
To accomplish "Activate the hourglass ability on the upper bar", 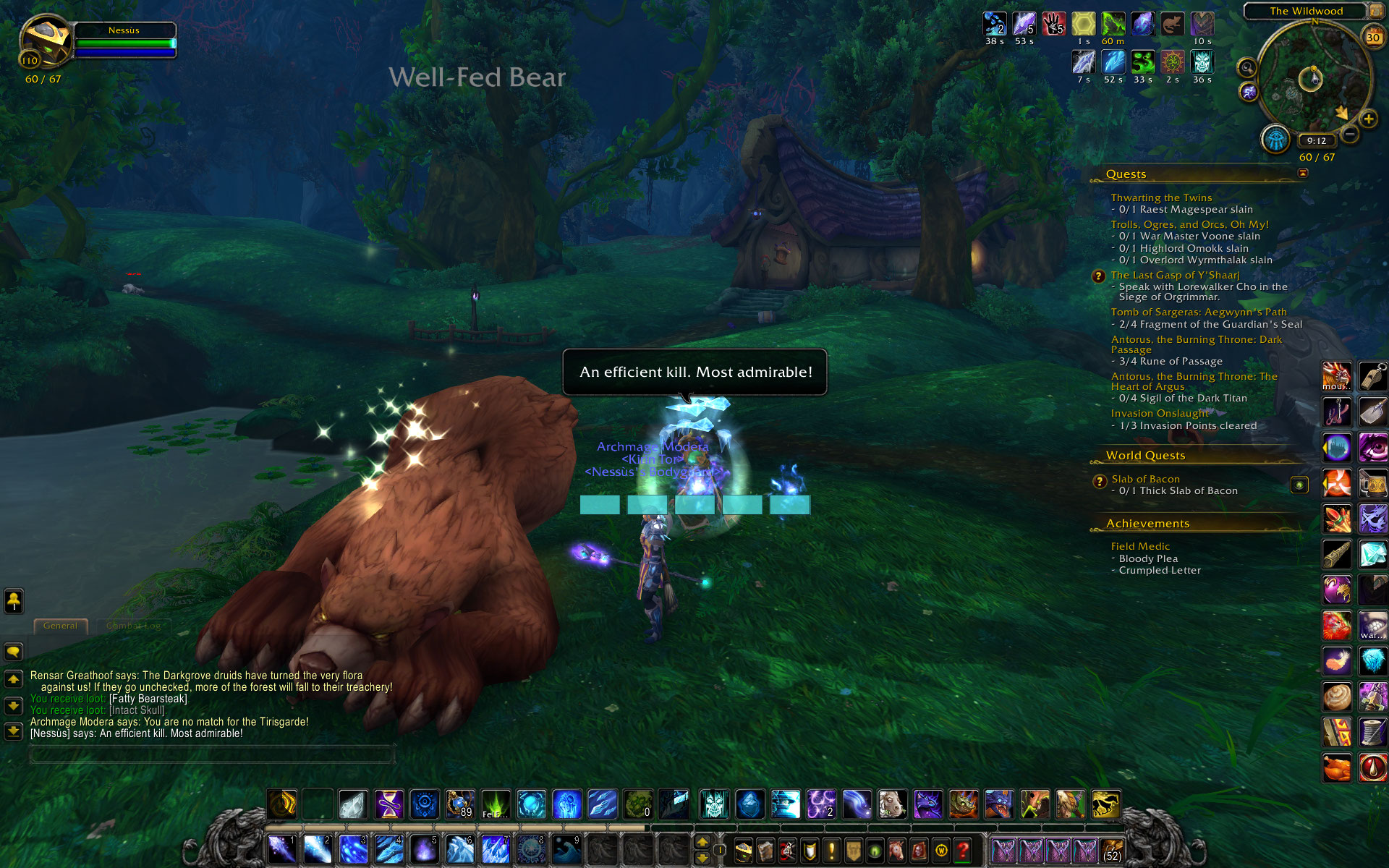I will click(389, 804).
